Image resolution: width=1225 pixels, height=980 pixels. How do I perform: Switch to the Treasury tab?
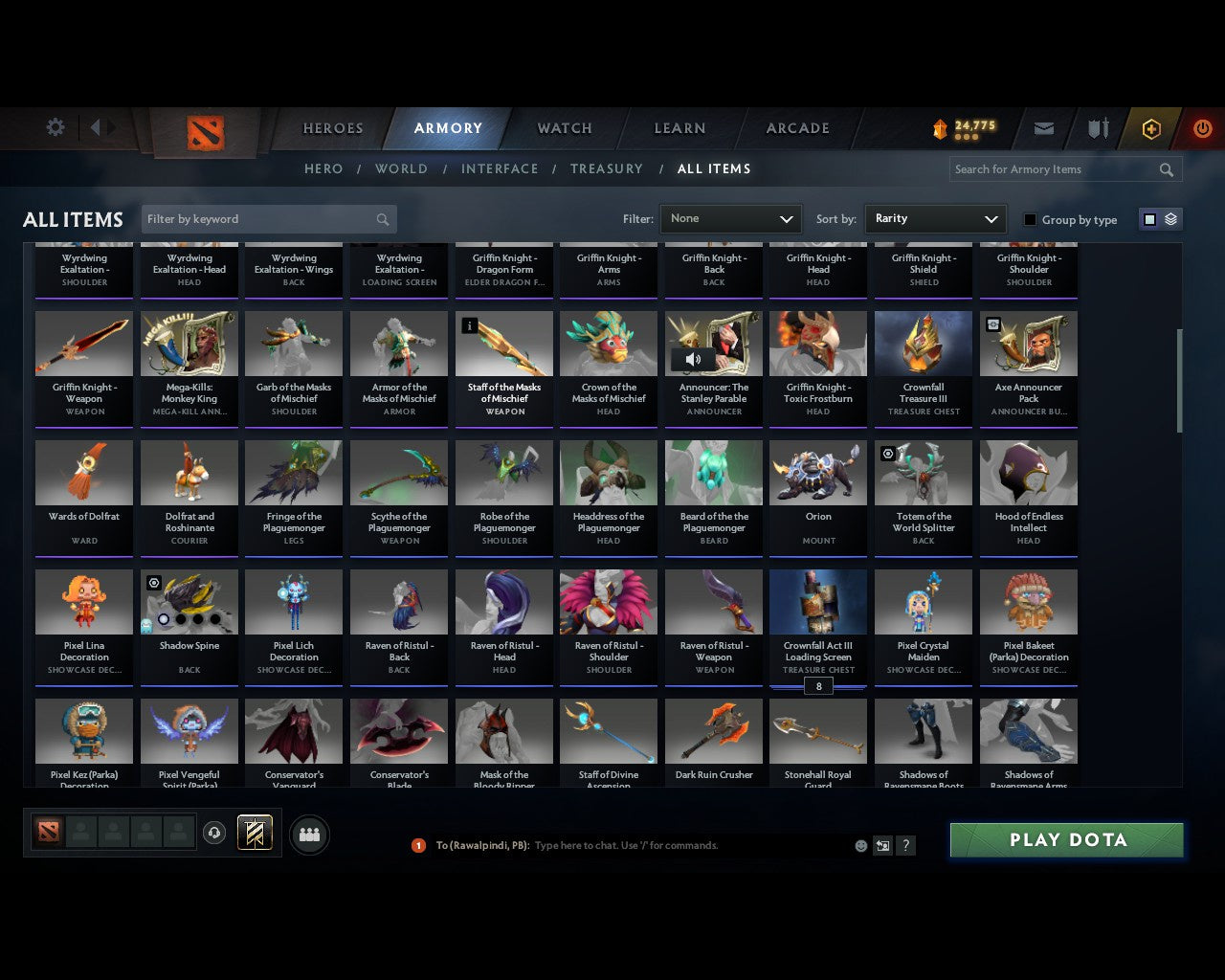tap(607, 168)
